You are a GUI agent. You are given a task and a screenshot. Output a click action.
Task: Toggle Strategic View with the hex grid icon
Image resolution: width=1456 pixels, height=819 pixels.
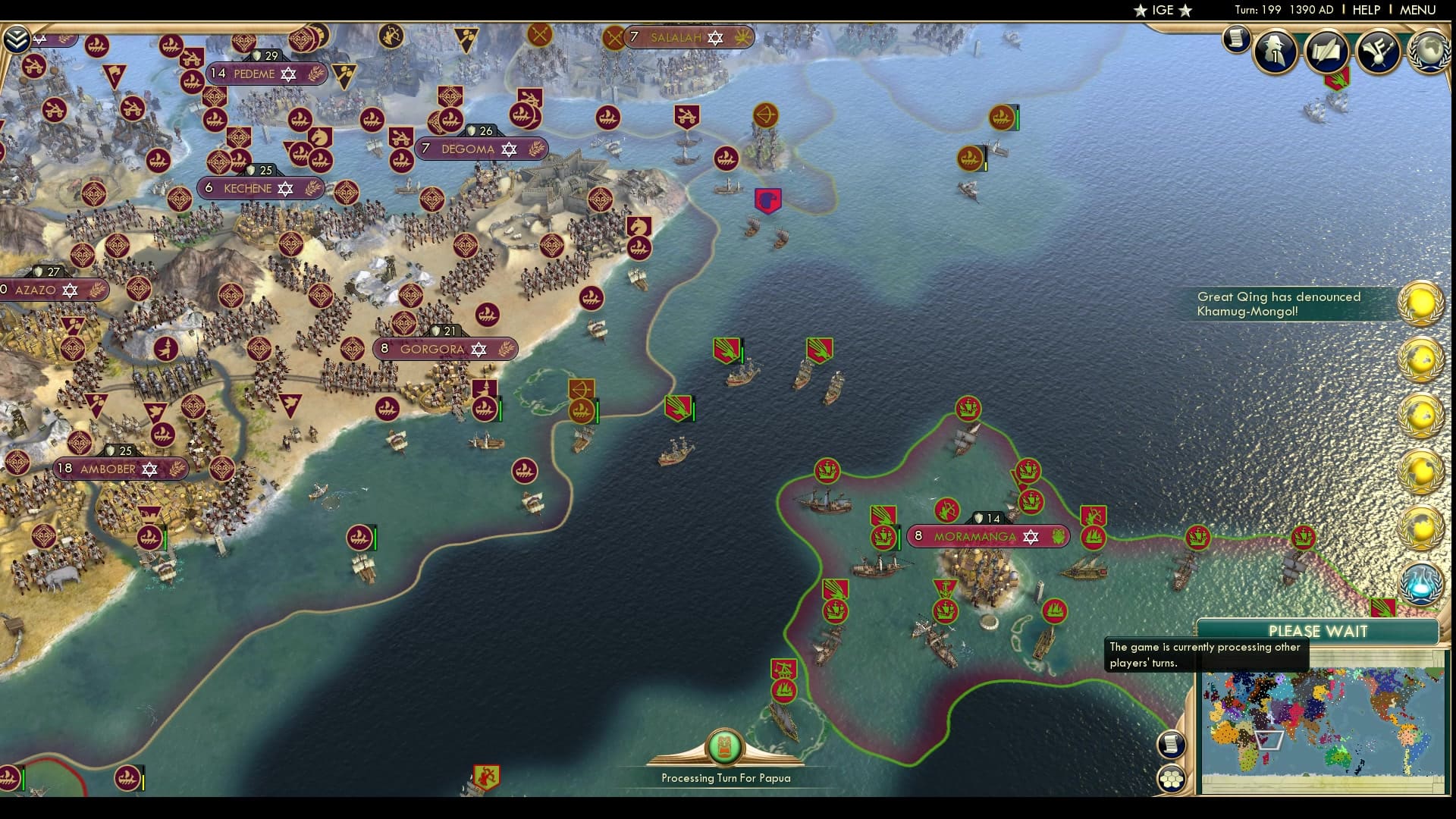[x=1173, y=777]
